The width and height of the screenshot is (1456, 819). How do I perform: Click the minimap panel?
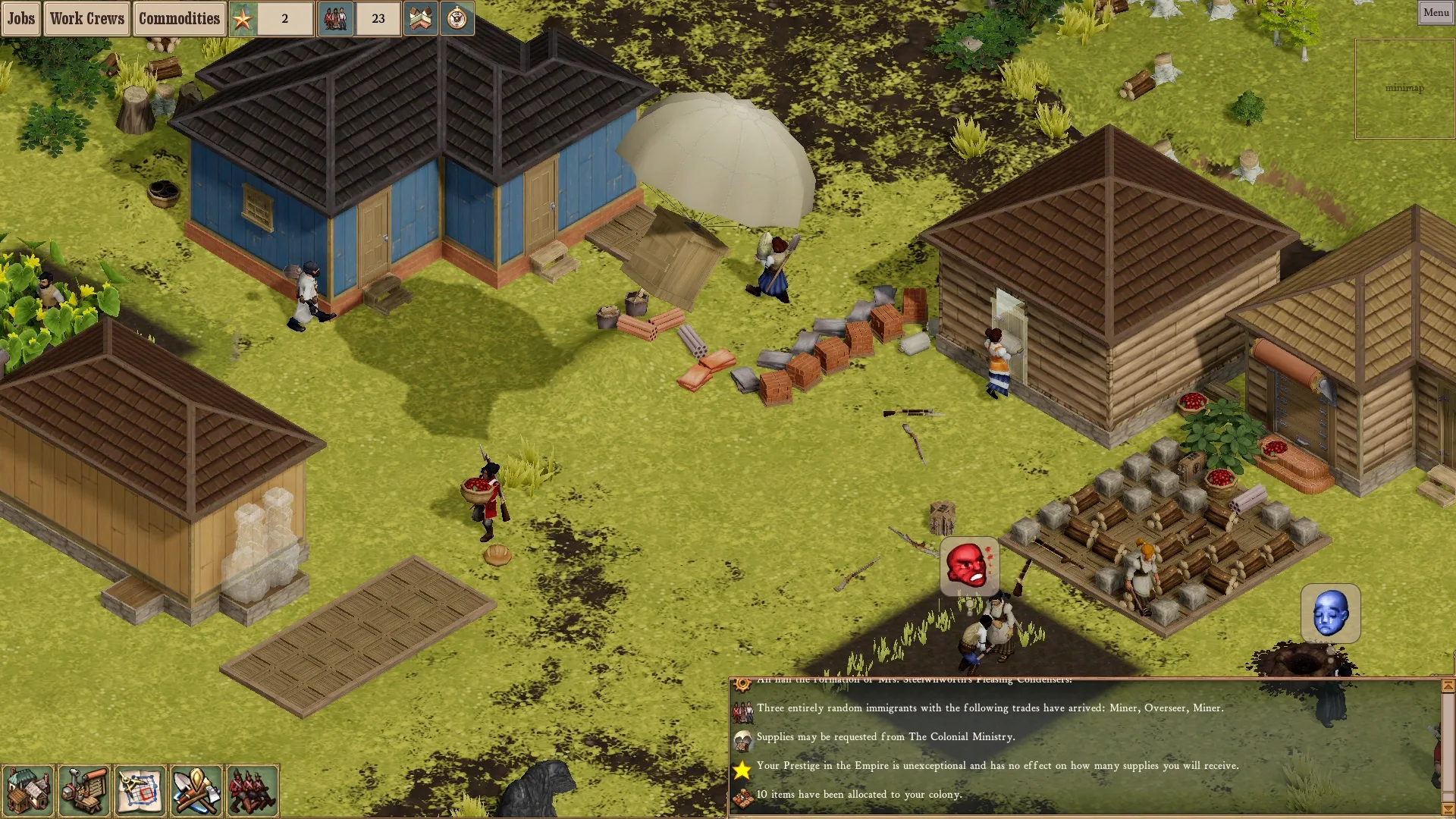click(x=1404, y=89)
